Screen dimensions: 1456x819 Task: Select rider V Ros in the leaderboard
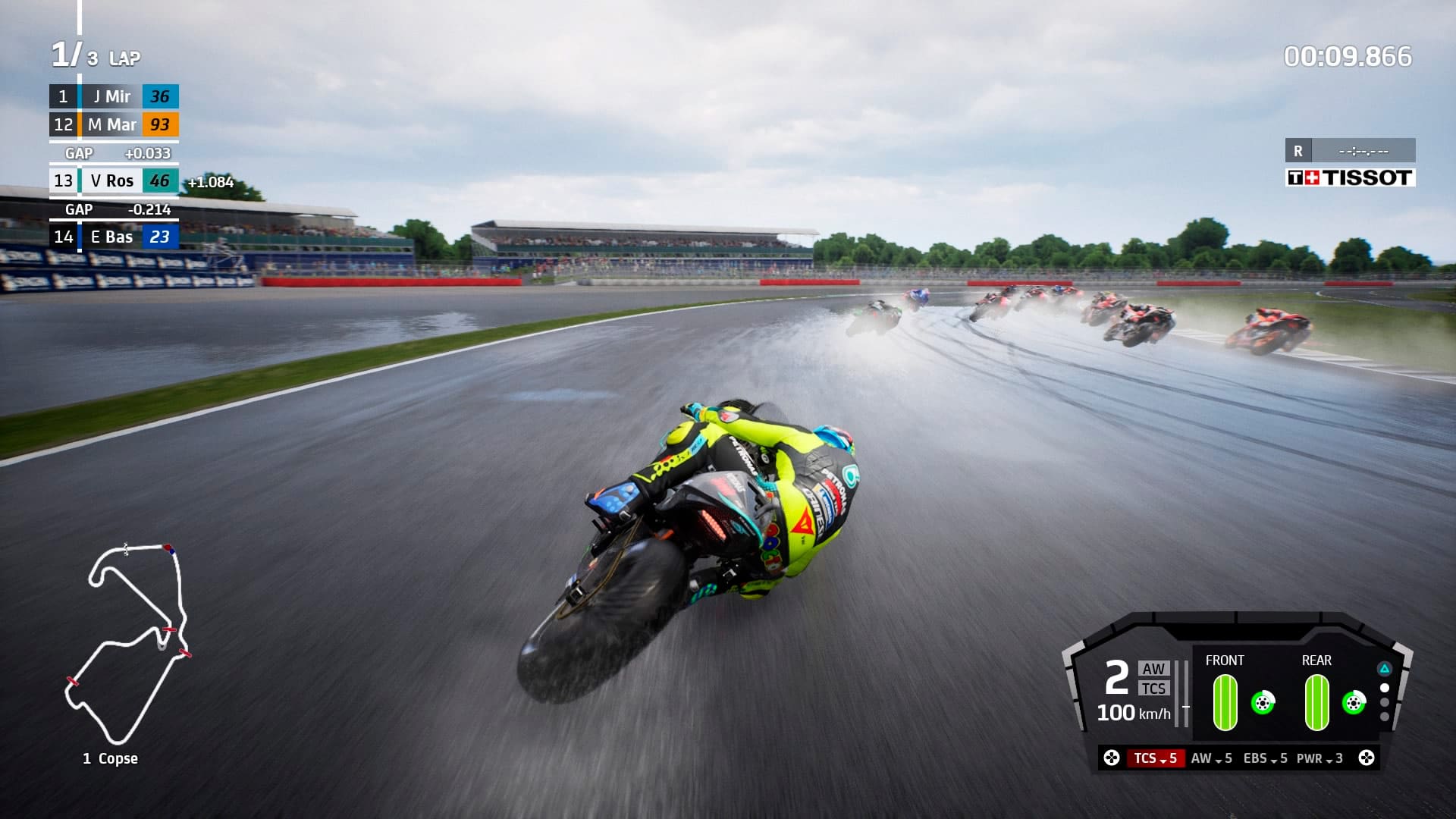pos(112,180)
